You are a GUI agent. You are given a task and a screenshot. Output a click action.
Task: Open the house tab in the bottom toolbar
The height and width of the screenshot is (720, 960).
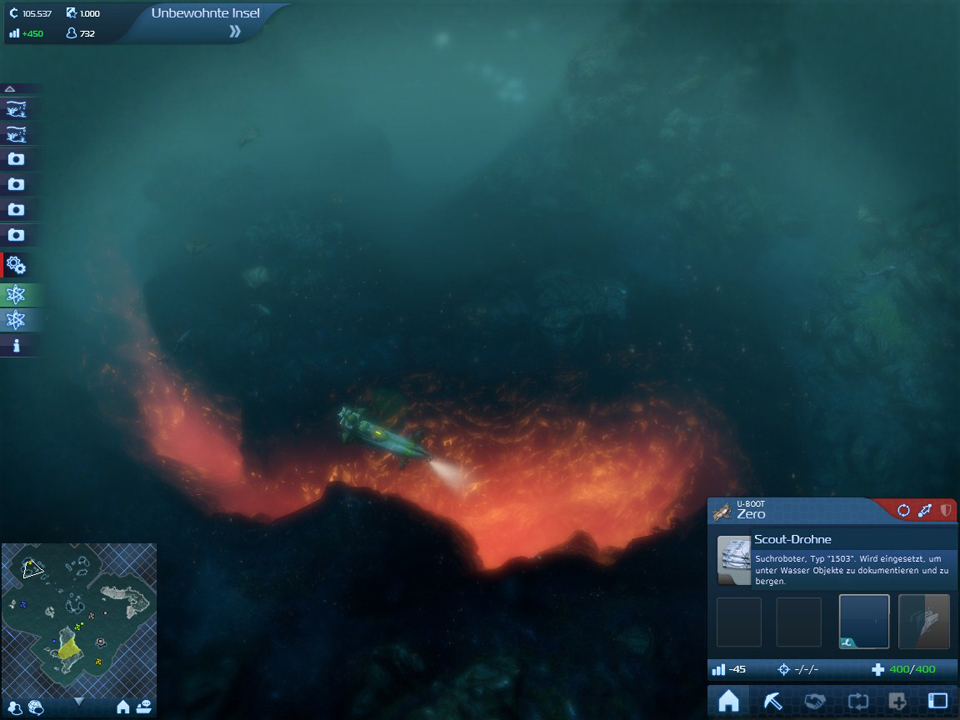tap(729, 702)
